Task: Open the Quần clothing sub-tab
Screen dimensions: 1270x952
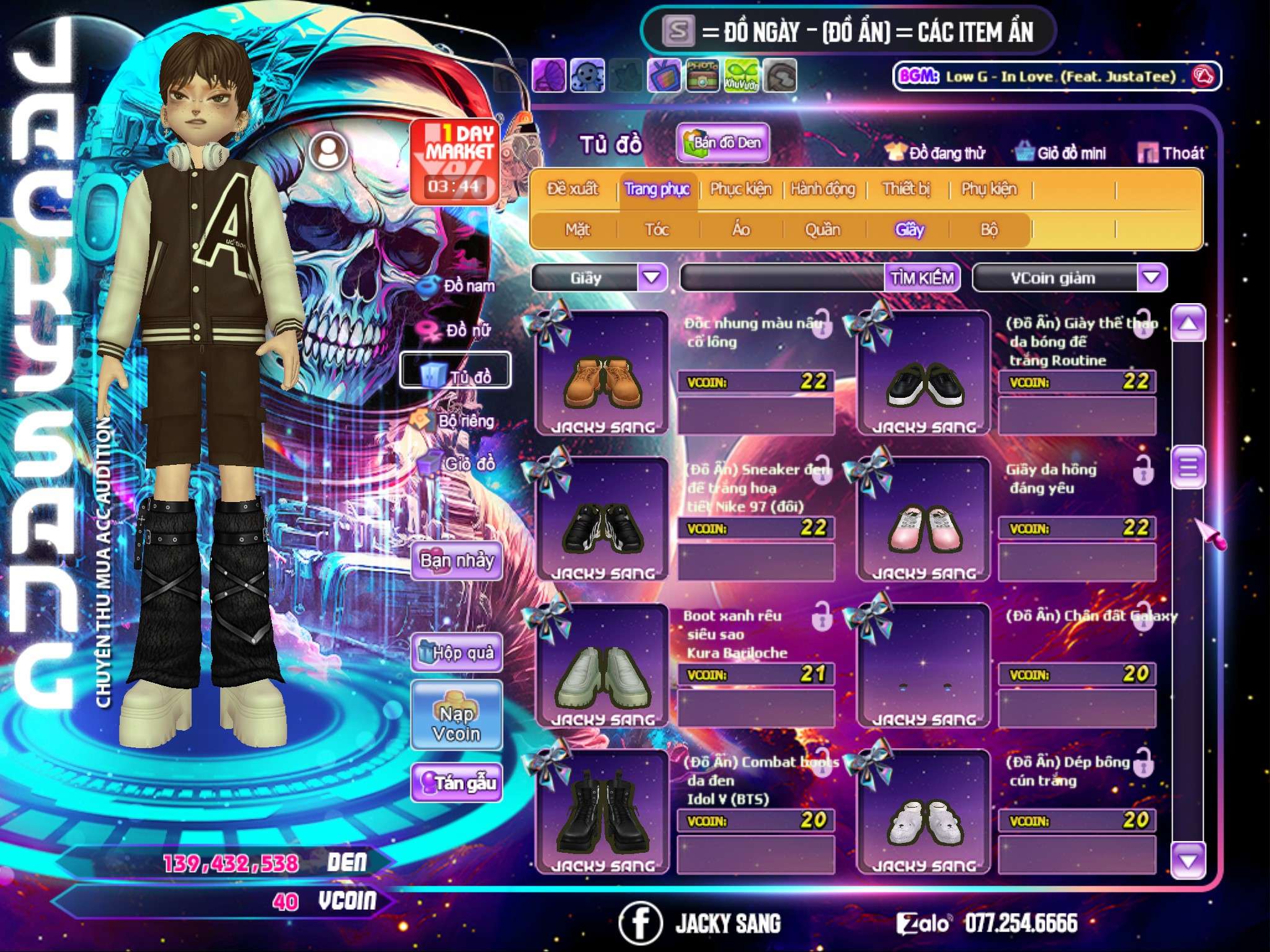Action: point(822,230)
